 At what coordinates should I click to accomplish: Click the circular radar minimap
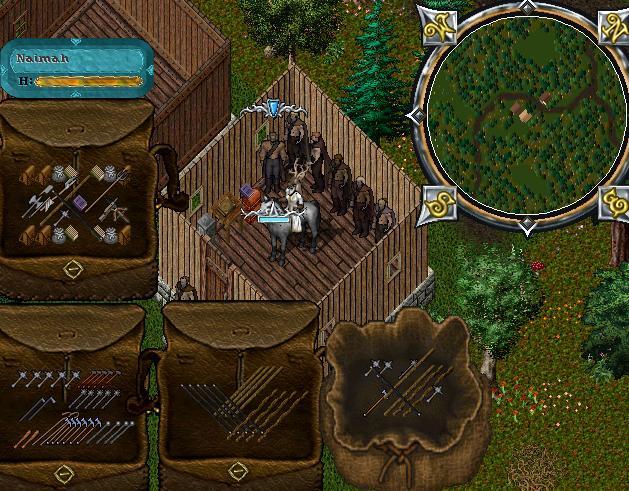(x=520, y=116)
